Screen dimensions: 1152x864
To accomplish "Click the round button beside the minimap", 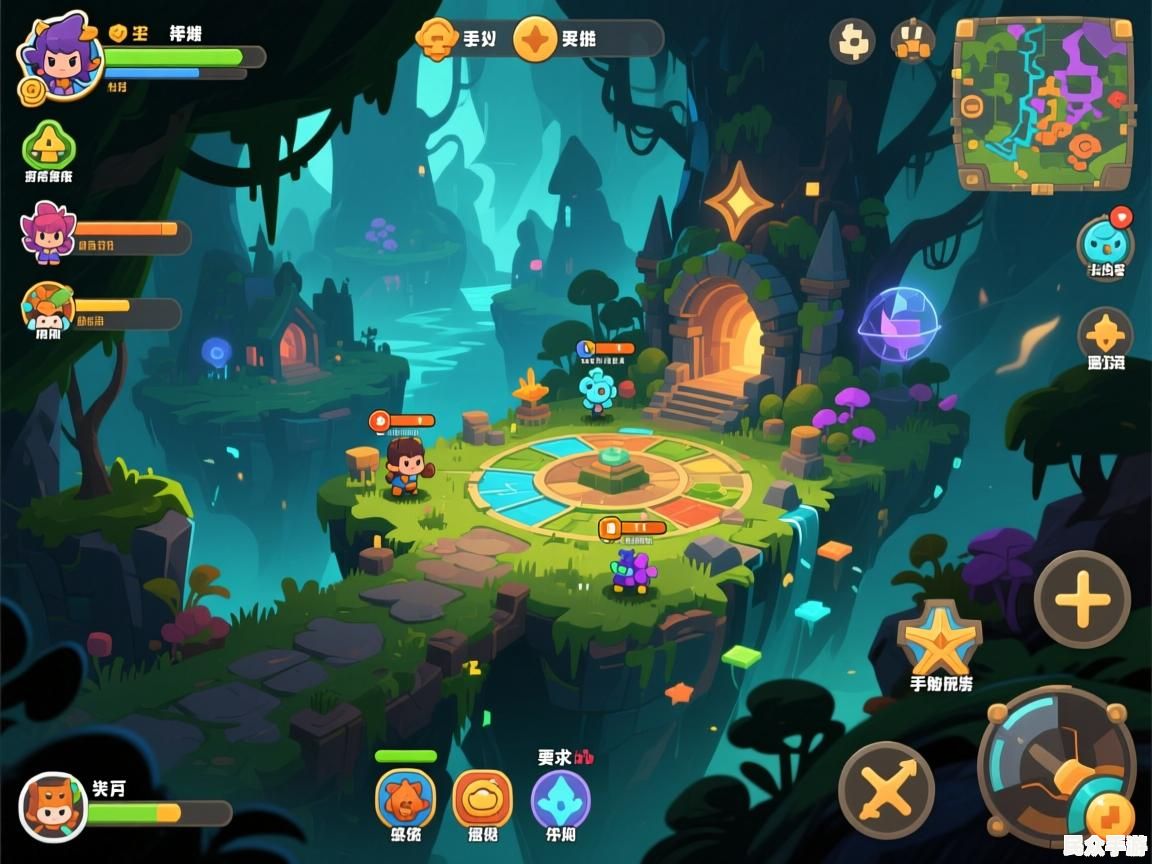I will tap(912, 41).
